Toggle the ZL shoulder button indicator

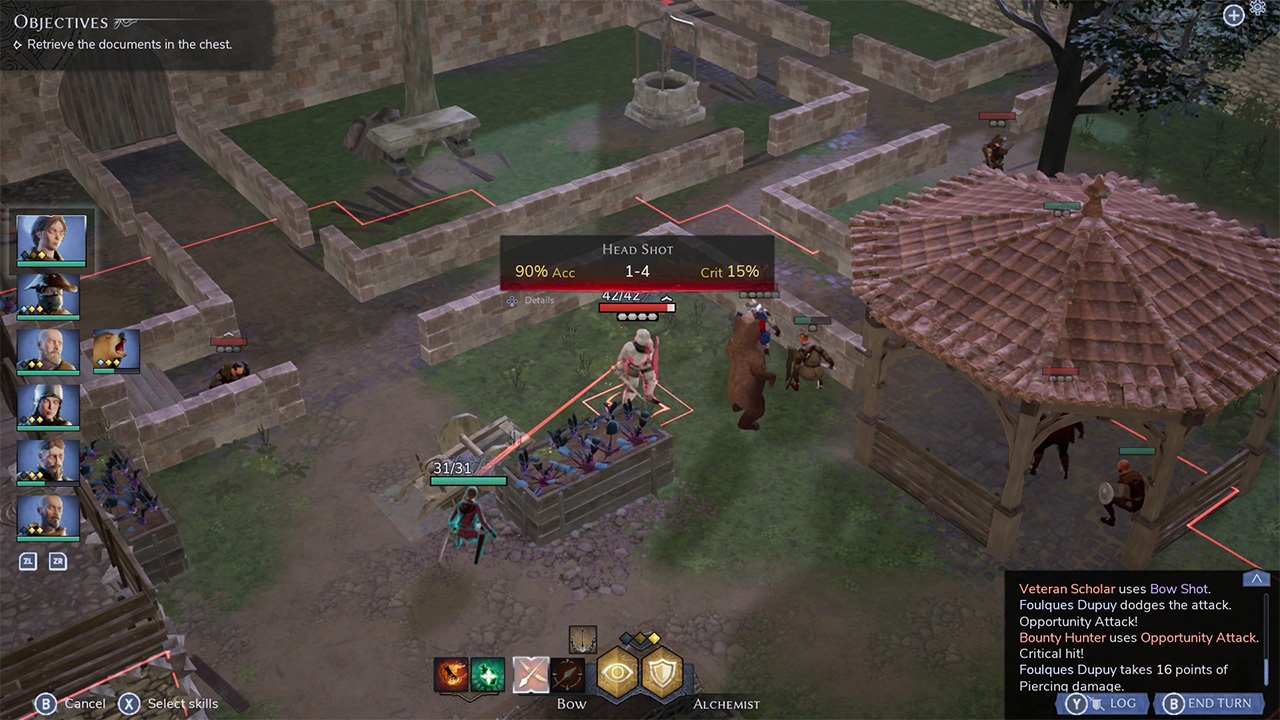(28, 561)
